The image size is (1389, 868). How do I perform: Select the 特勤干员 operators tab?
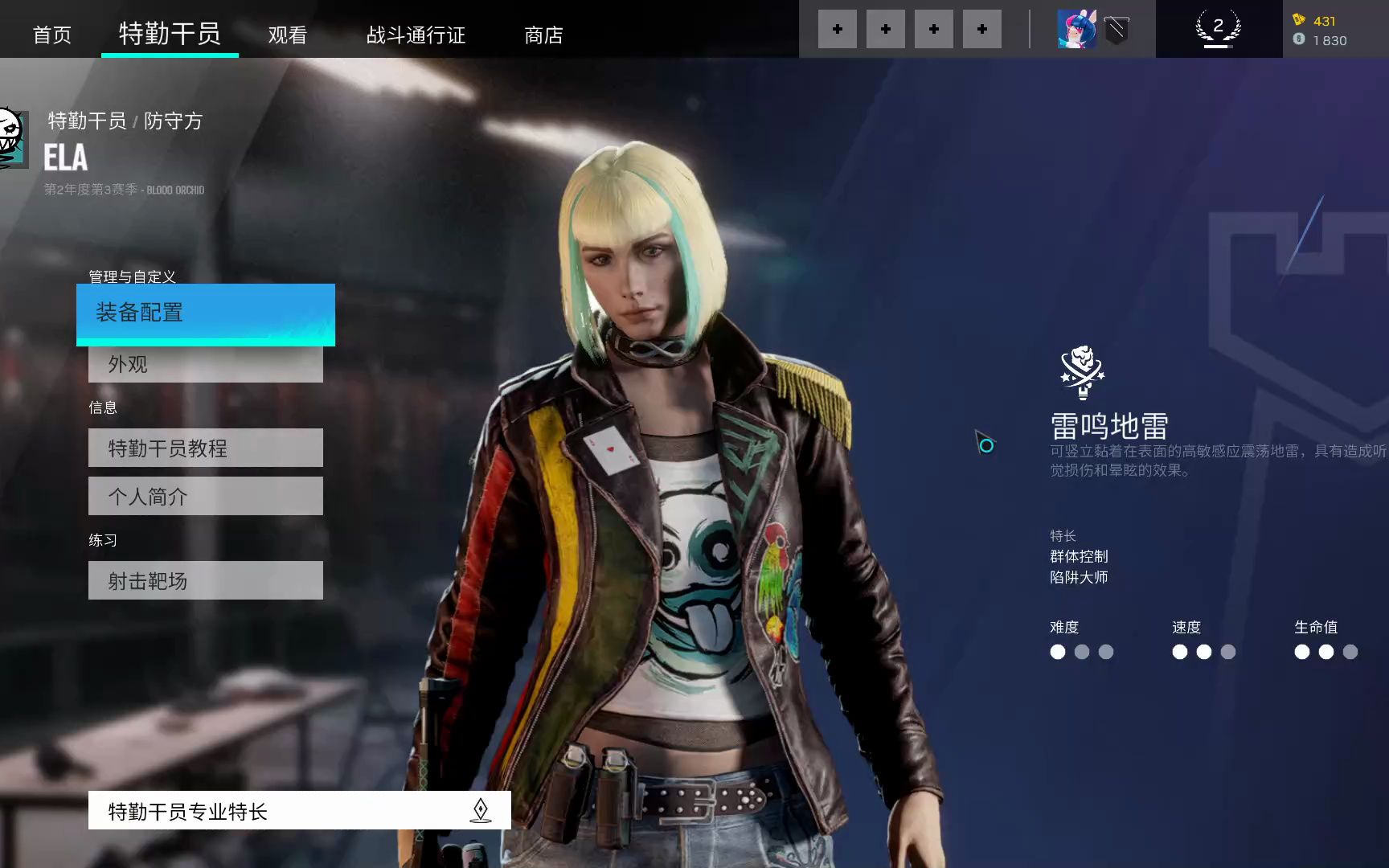point(170,34)
